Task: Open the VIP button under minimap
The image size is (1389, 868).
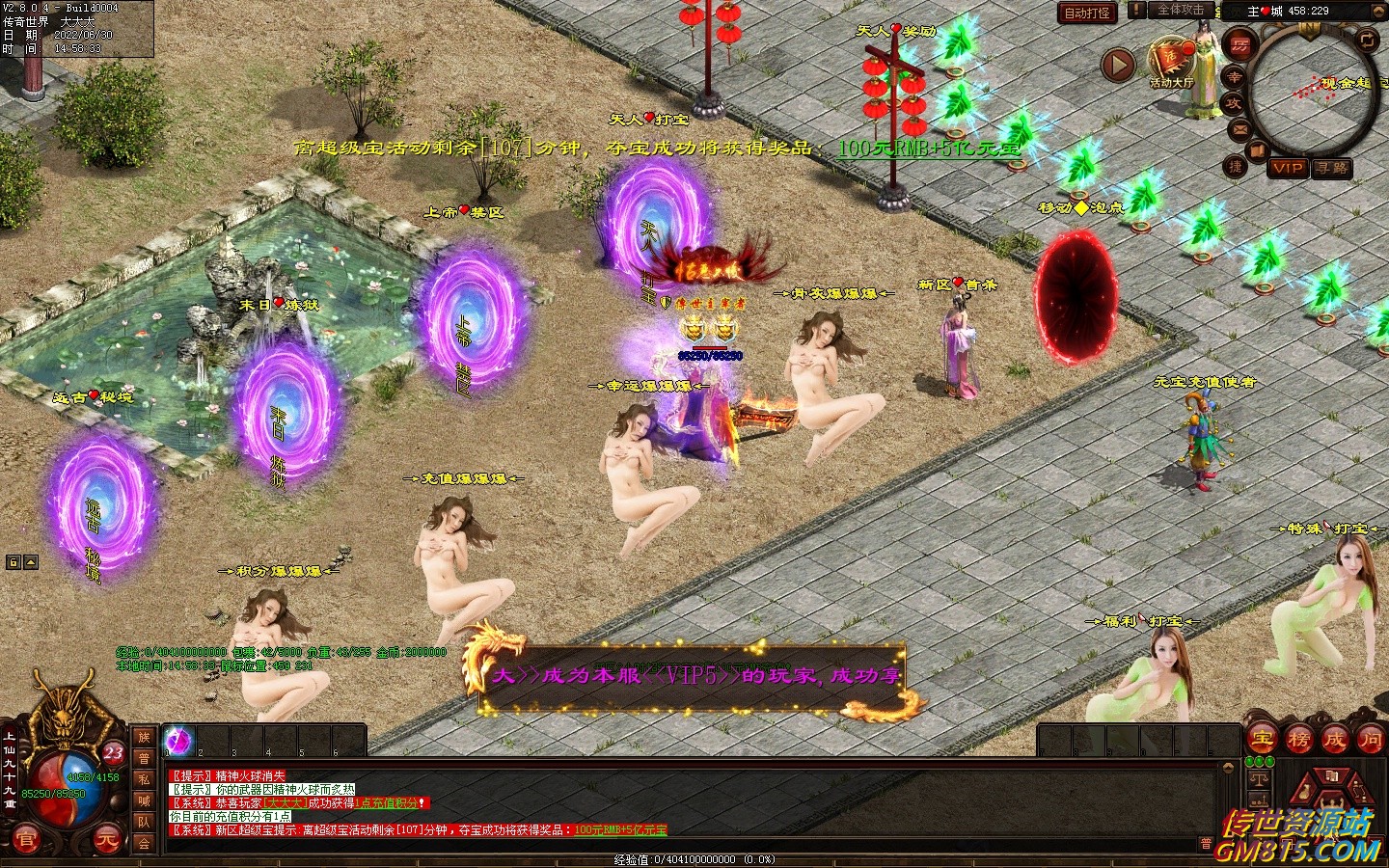Action: tap(1287, 168)
